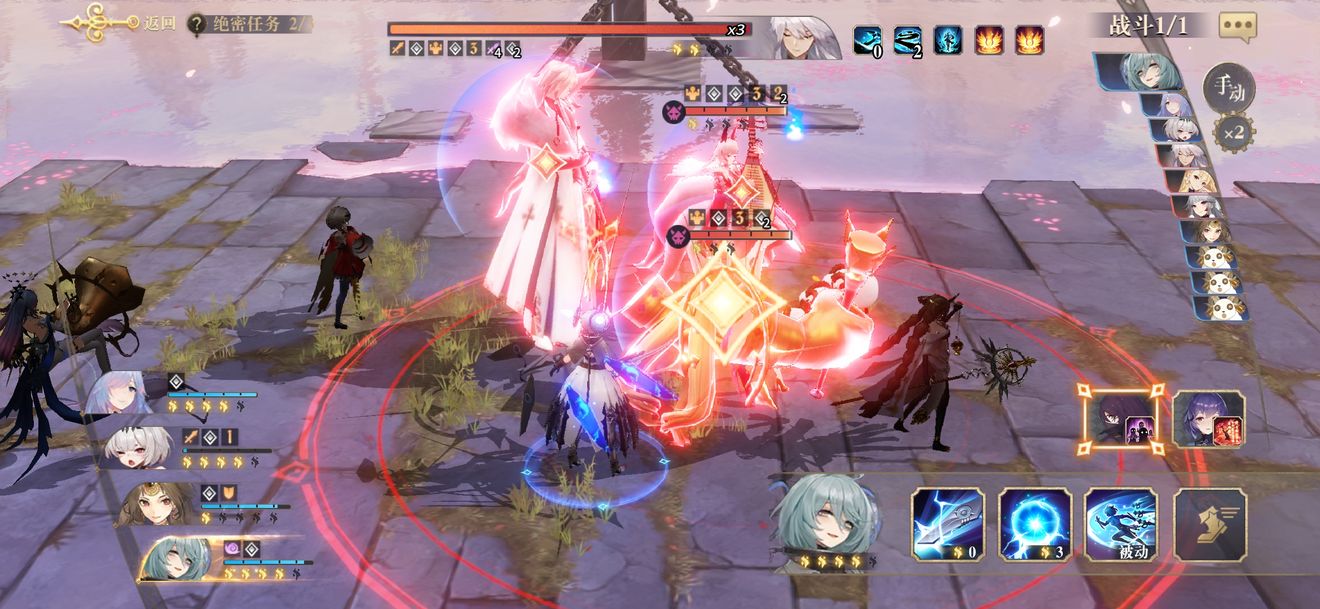Use the lightning blade skill costing 0
Screen dimensions: 1320x609
tap(947, 523)
